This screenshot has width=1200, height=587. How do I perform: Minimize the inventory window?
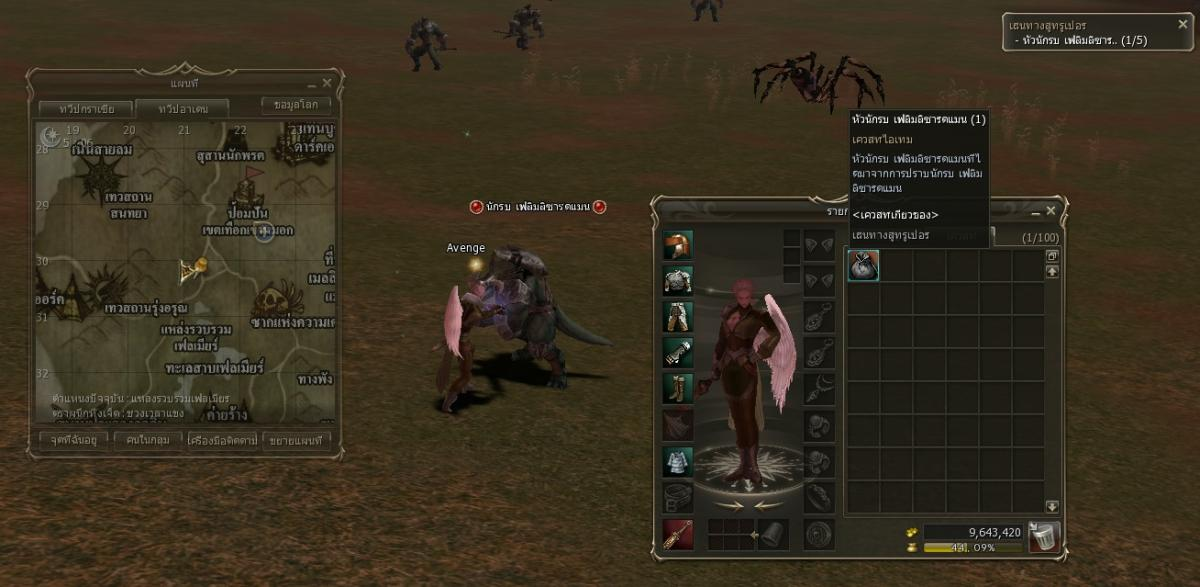point(1035,212)
